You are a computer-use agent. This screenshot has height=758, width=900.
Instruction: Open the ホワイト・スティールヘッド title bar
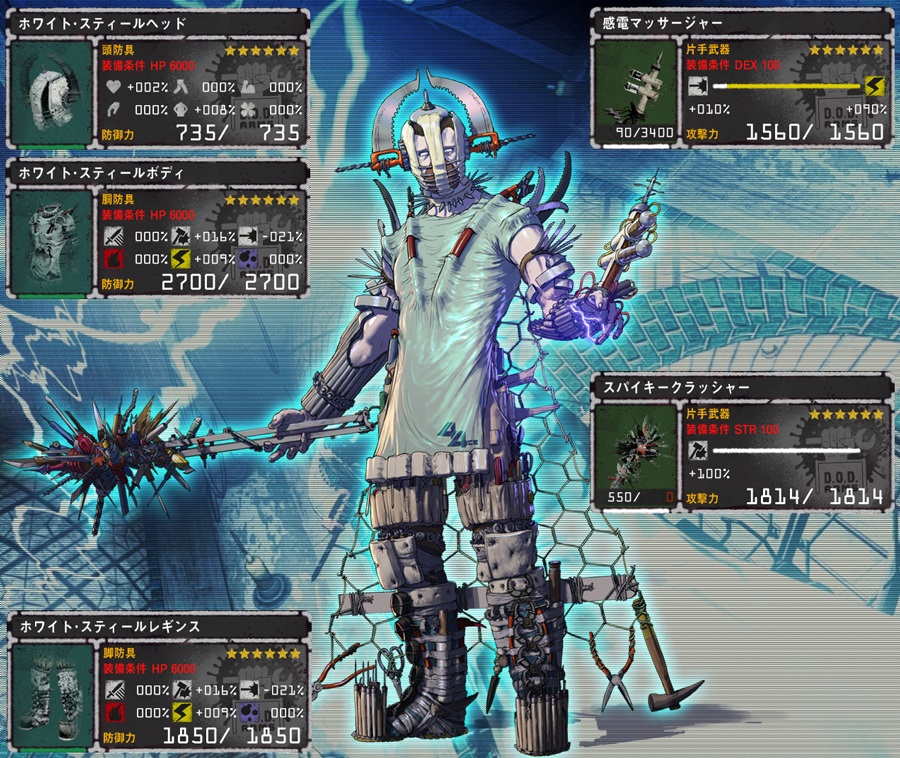[157, 24]
